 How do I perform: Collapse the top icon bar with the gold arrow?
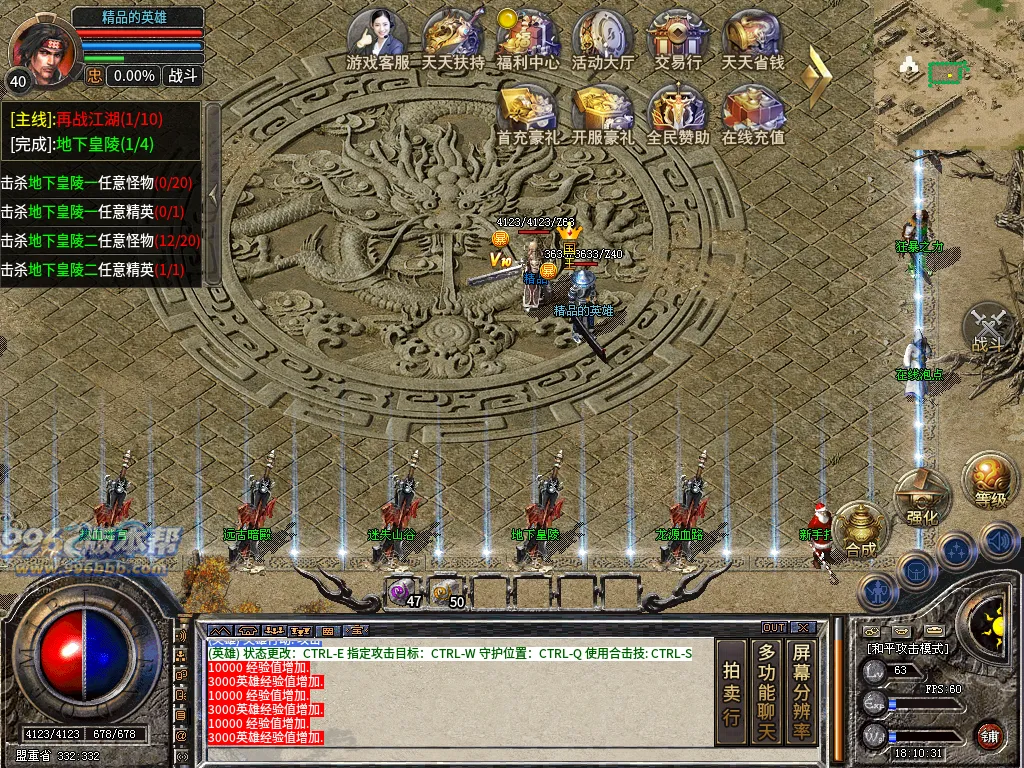pyautogui.click(x=820, y=76)
